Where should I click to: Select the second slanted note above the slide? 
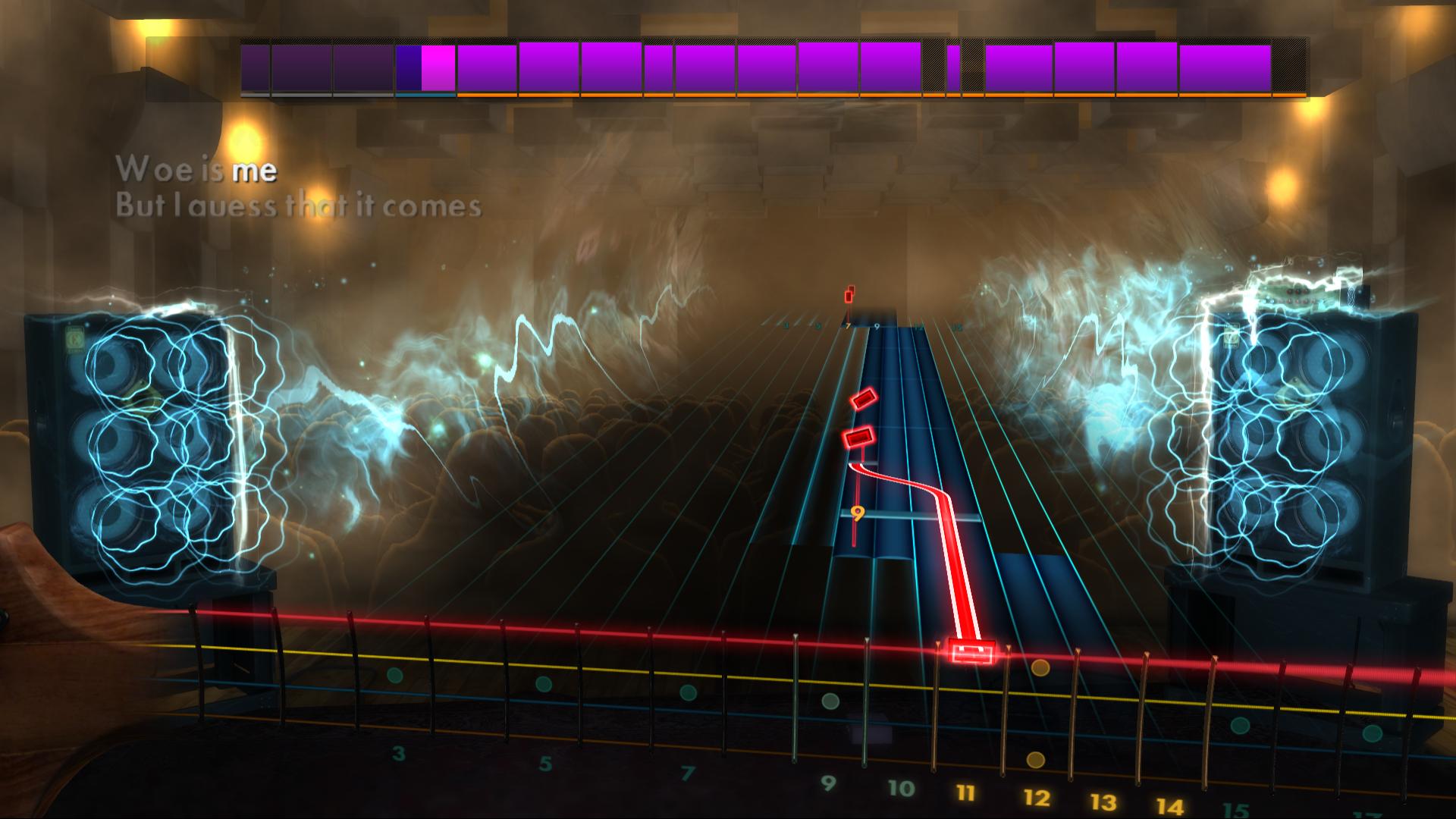858,437
